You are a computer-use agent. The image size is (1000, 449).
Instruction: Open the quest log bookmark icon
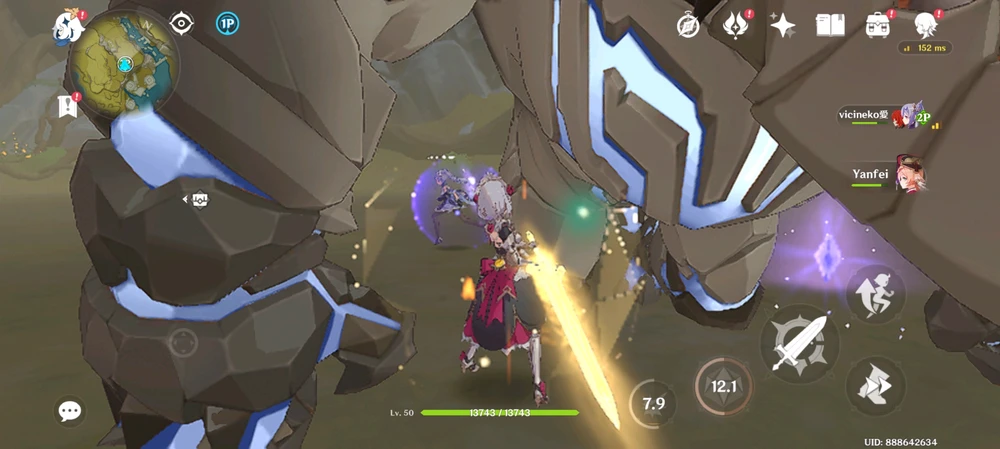tap(69, 104)
